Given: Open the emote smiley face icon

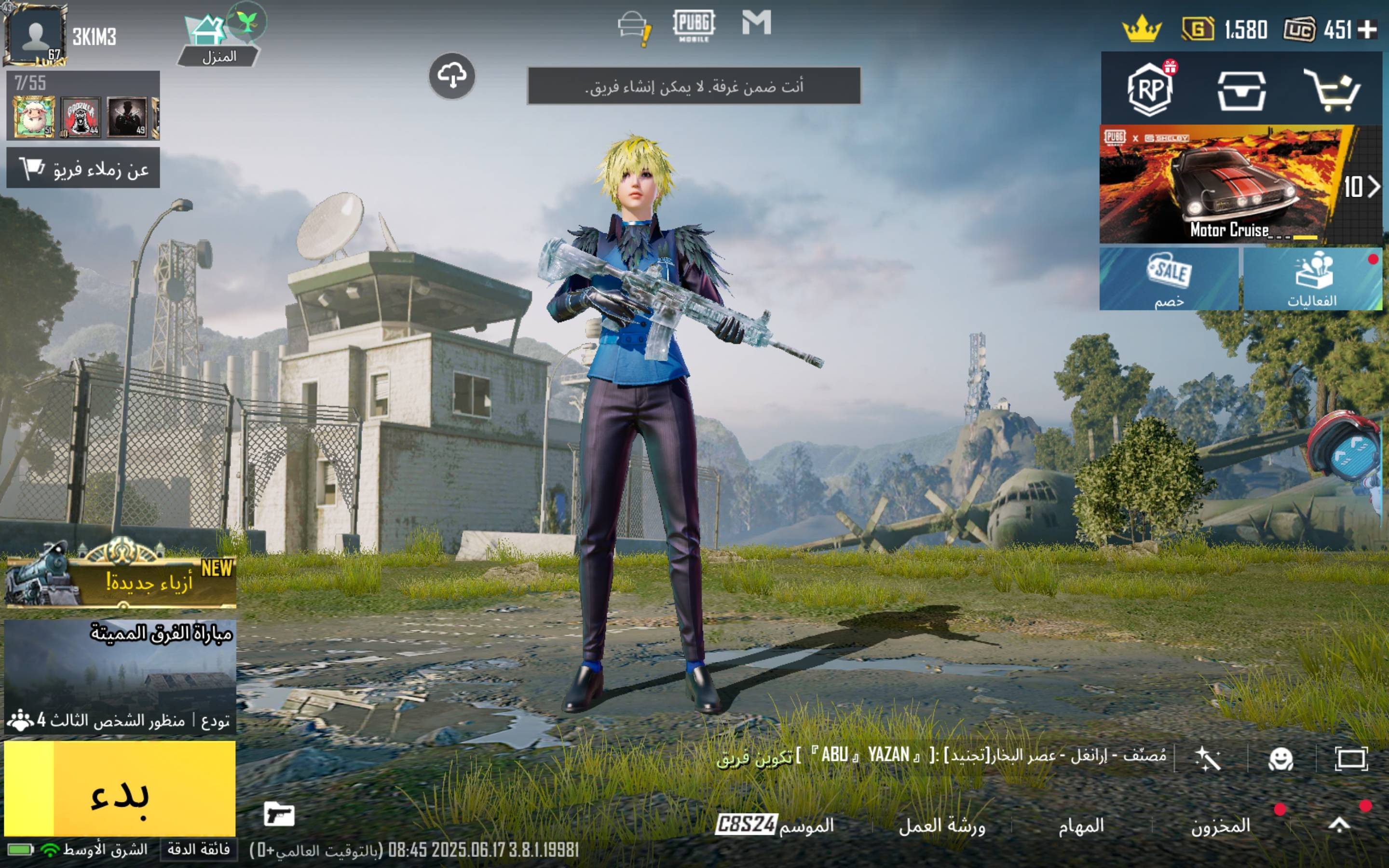Looking at the screenshot, I should tap(1280, 759).
